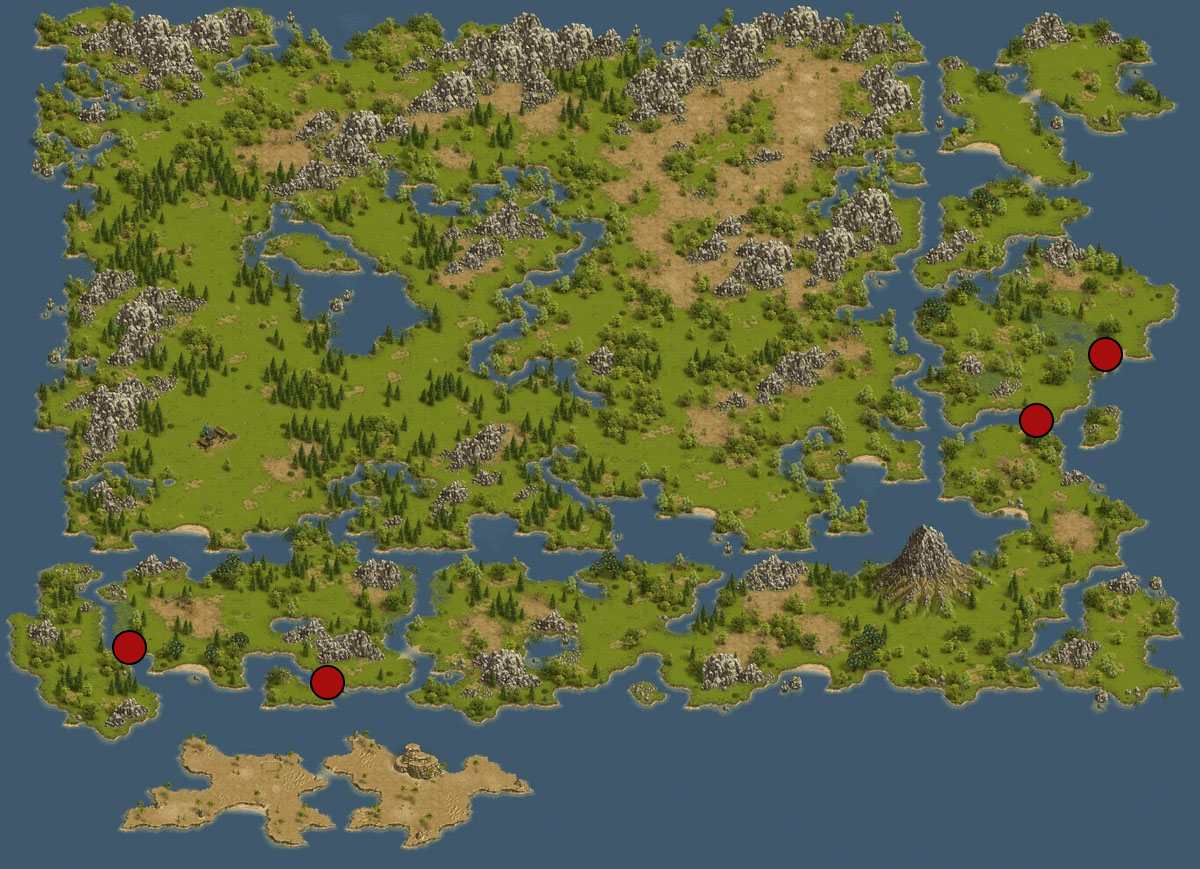The image size is (1200, 869).
Task: Choose the red marker on the southwestern island channel
Action: pyautogui.click(x=129, y=647)
